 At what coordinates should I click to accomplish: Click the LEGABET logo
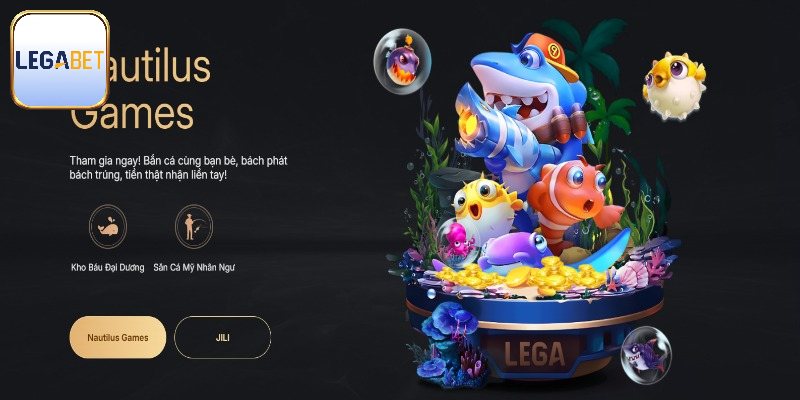(x=59, y=60)
